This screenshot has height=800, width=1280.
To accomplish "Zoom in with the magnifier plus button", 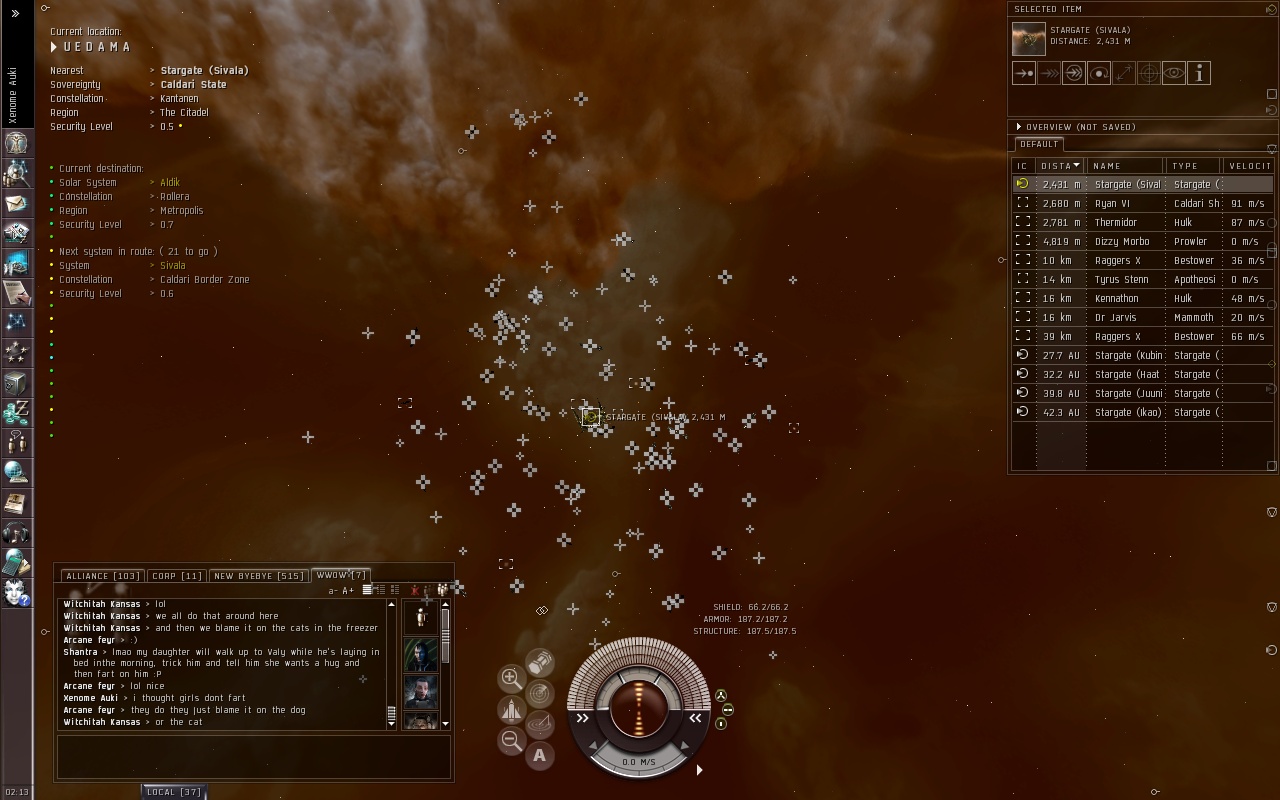I will point(511,678).
